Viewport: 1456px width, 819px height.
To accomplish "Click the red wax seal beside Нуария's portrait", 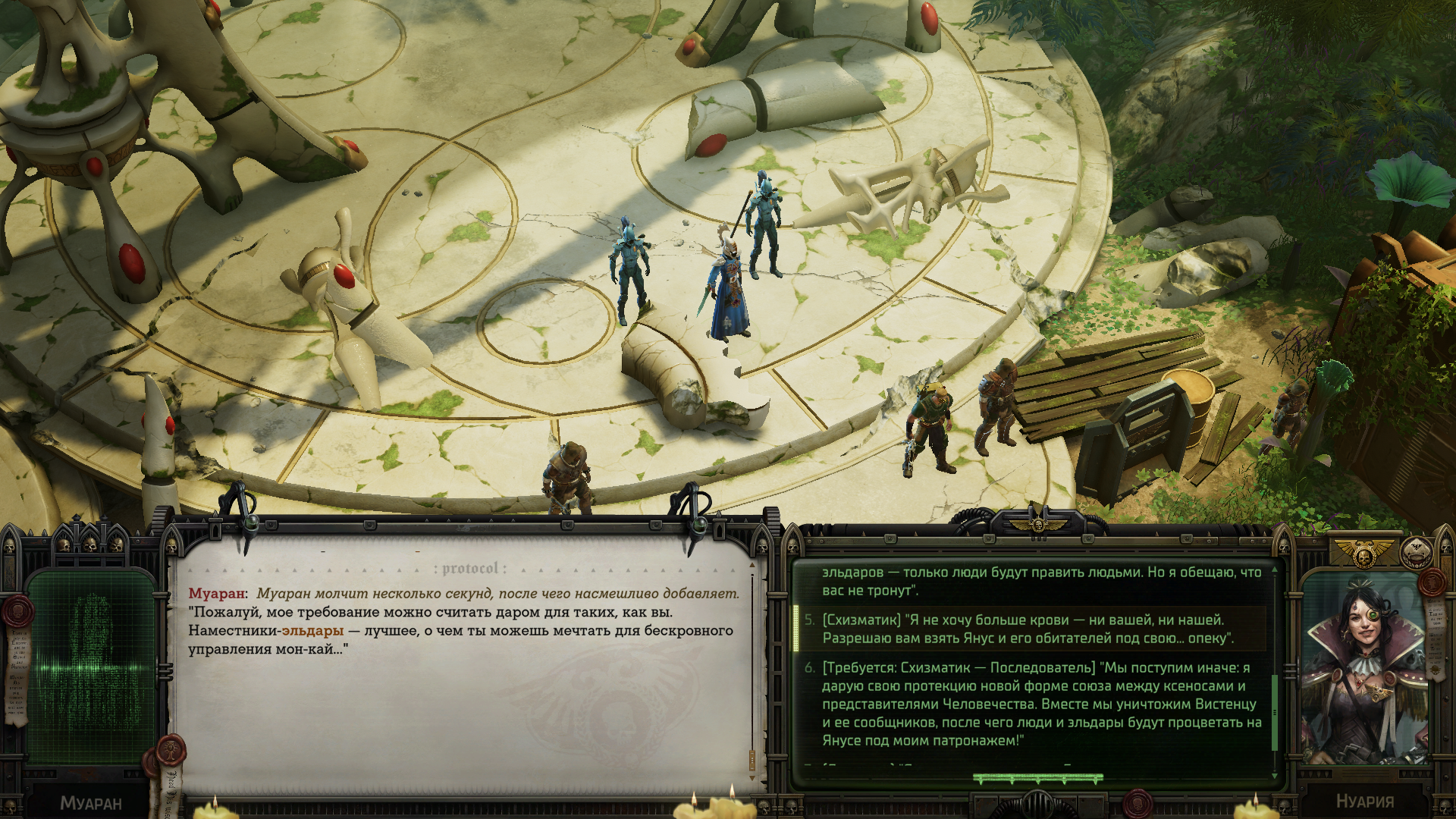I will tap(1433, 582).
